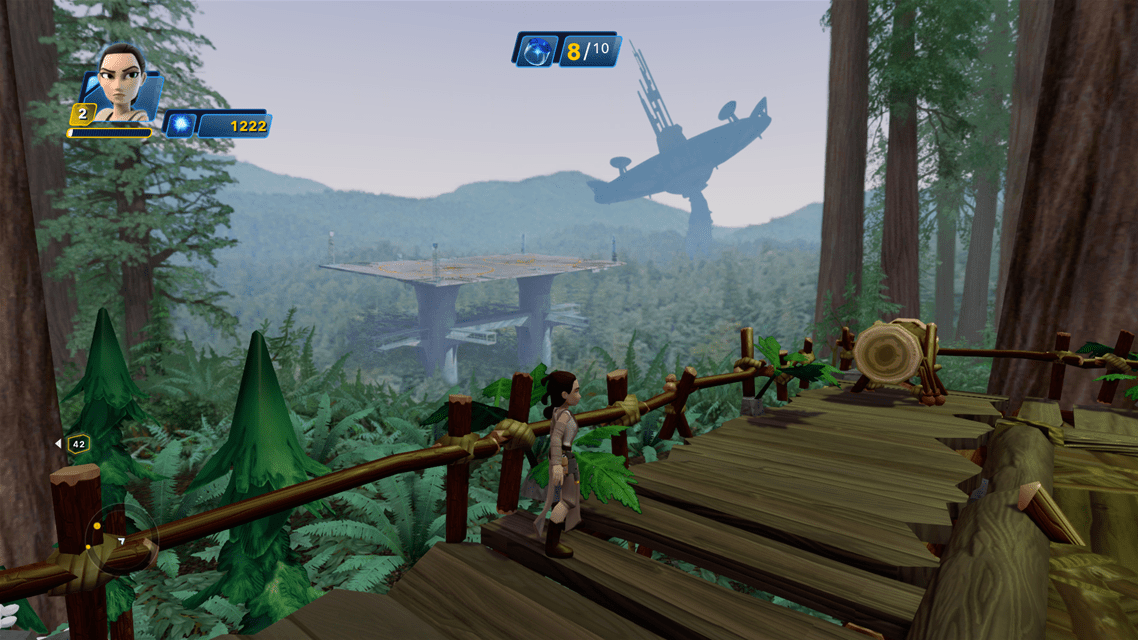
Task: Select the objective distance marker showing 42
Action: click(x=76, y=443)
